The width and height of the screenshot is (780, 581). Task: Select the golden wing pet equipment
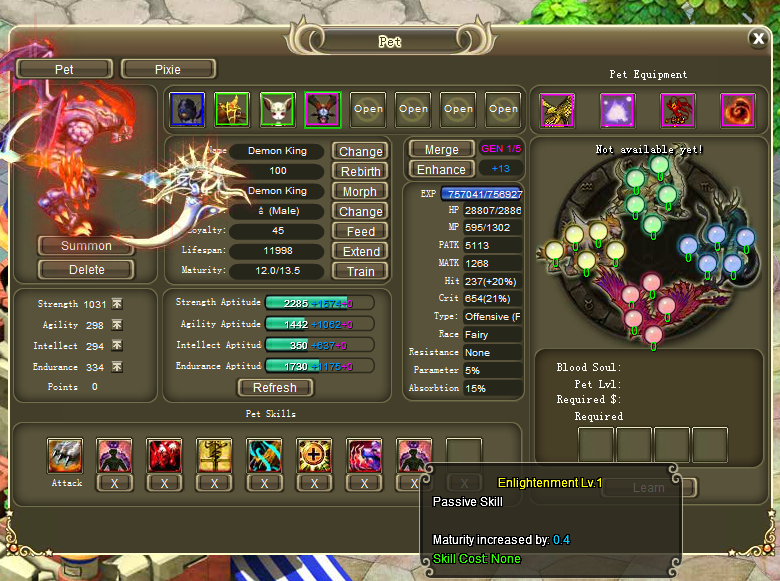(x=557, y=110)
